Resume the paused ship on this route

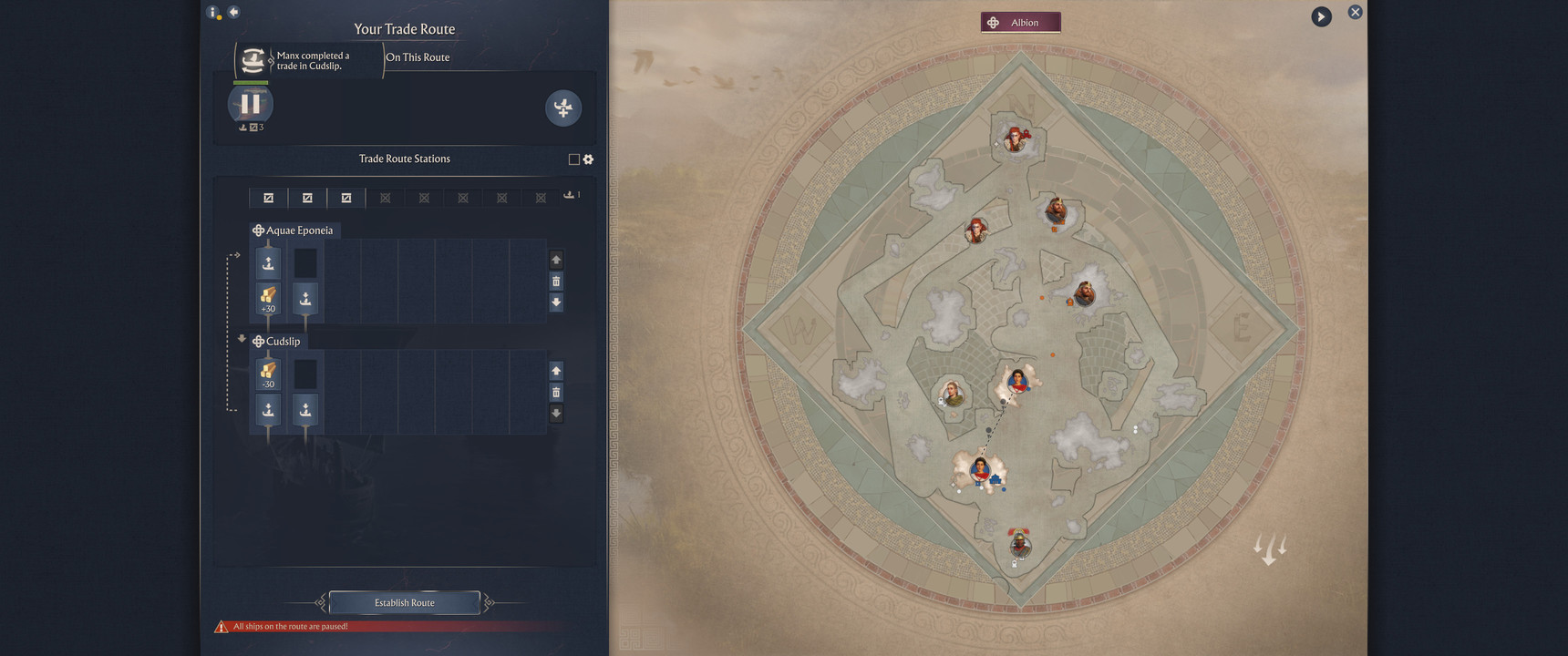click(x=251, y=104)
